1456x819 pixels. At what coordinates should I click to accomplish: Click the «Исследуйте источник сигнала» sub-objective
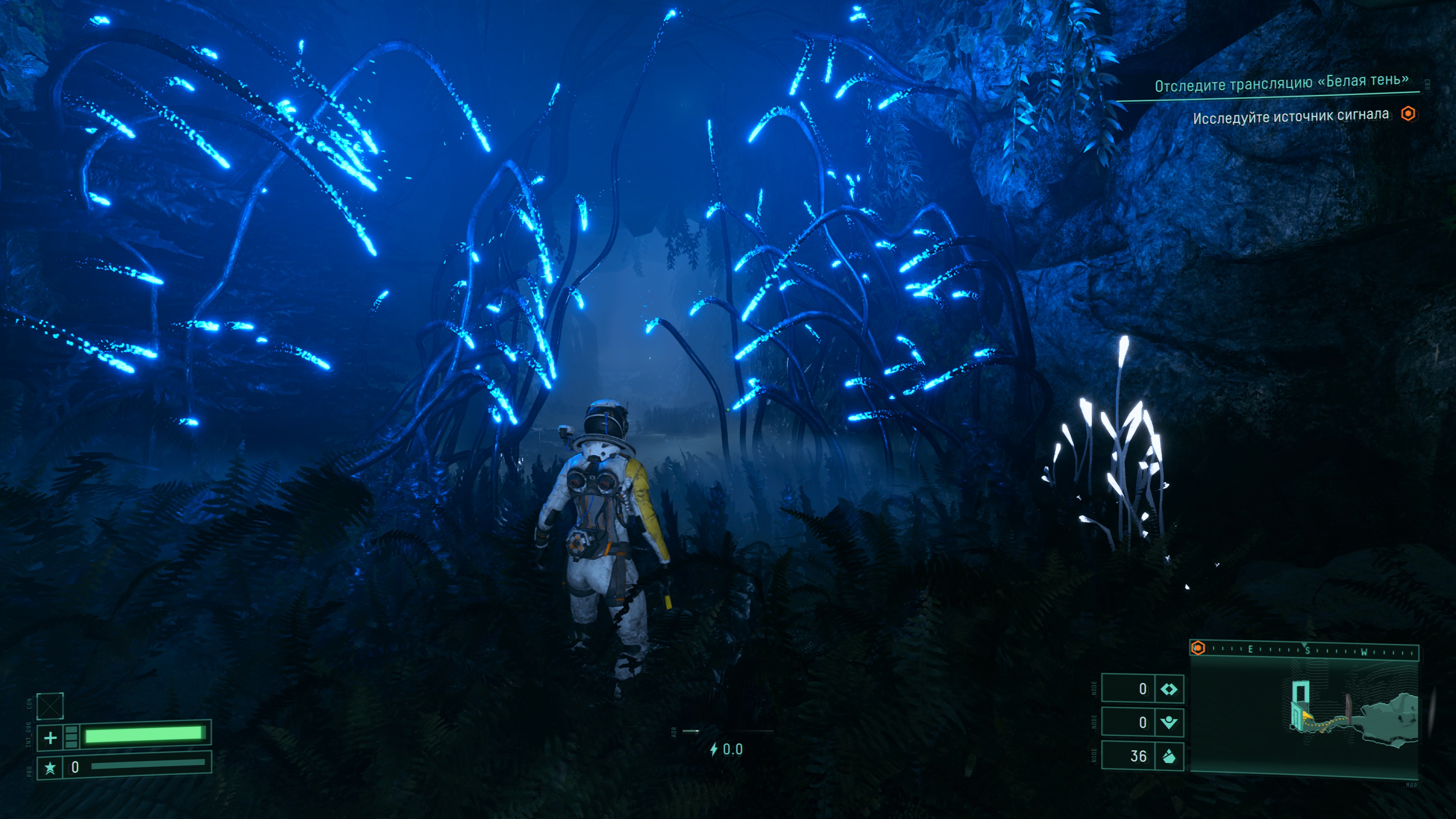point(1290,116)
